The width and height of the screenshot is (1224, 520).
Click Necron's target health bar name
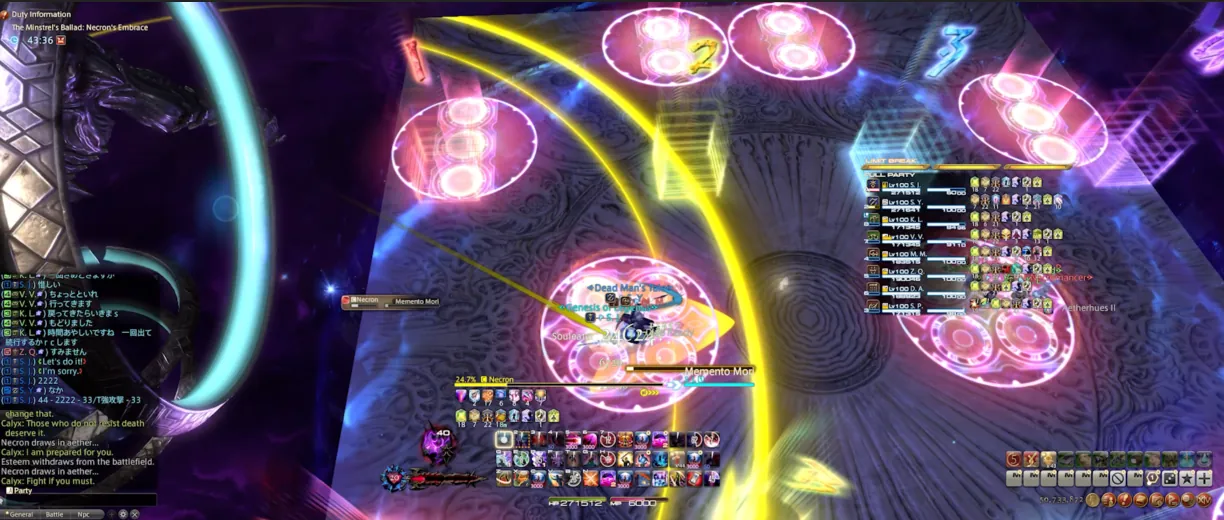point(500,380)
